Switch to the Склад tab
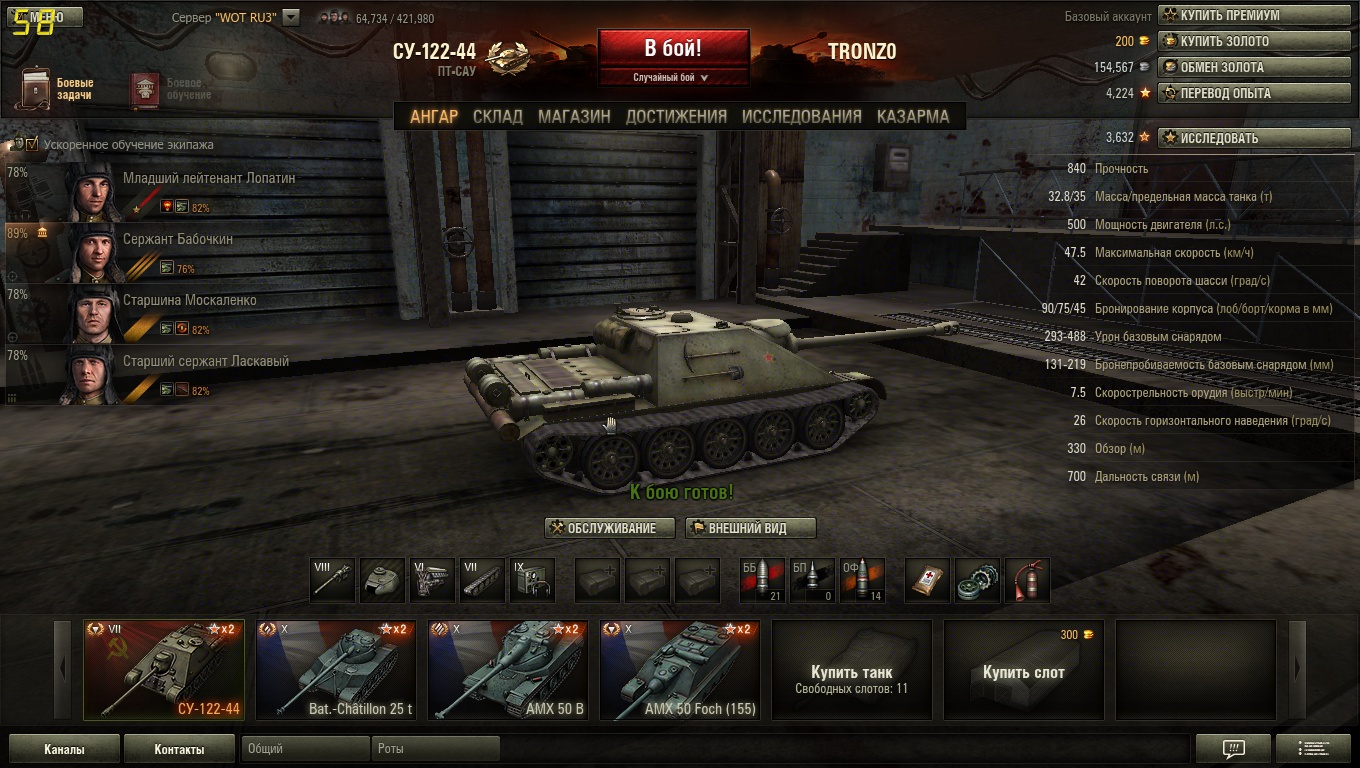 pos(497,116)
